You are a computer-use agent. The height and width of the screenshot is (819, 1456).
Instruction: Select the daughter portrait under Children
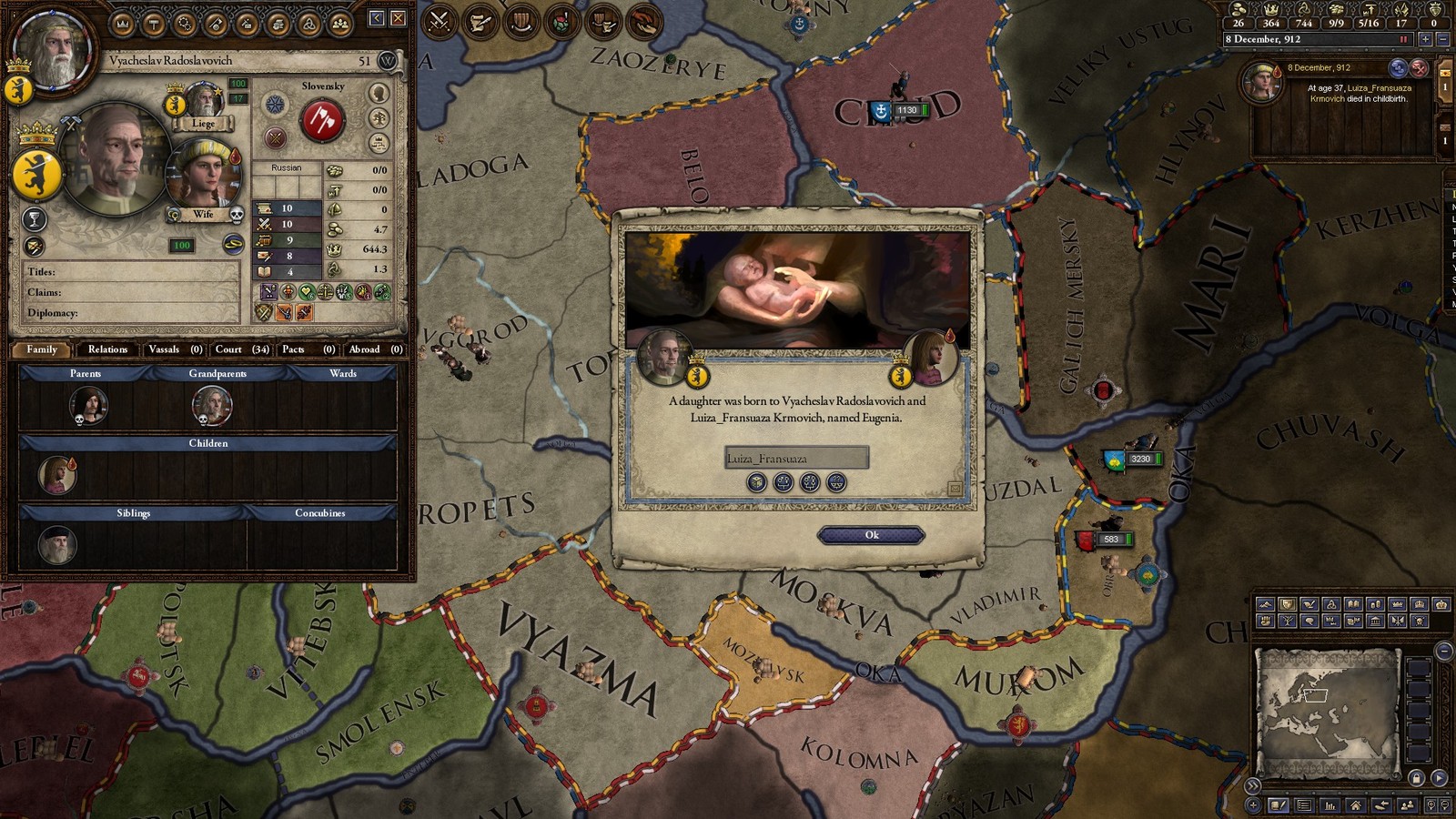[56, 475]
